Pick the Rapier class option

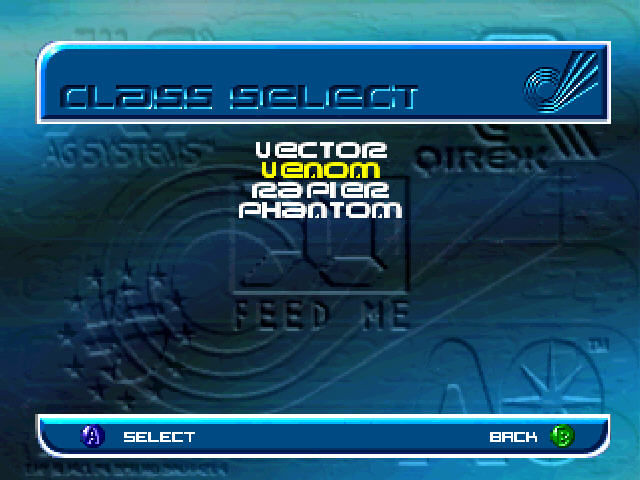[320, 190]
